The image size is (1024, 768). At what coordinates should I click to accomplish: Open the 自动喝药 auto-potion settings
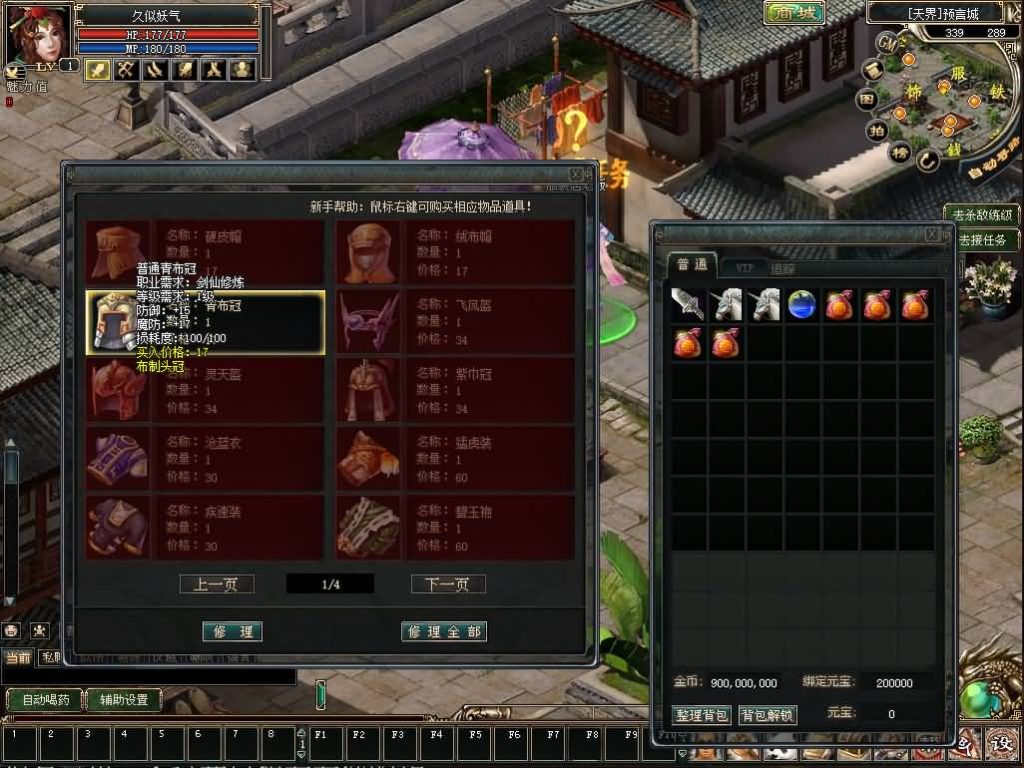[x=46, y=700]
